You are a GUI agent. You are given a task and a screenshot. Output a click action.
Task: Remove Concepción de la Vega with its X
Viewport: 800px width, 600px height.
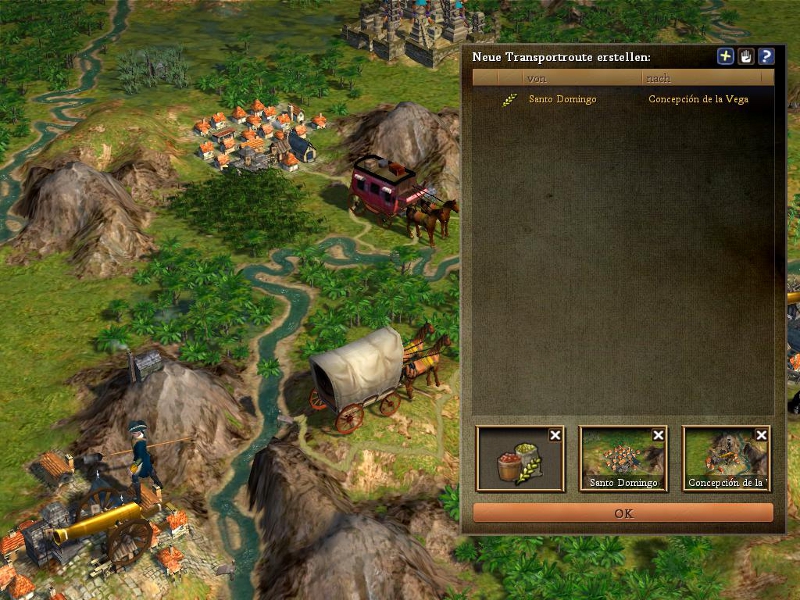pos(762,435)
